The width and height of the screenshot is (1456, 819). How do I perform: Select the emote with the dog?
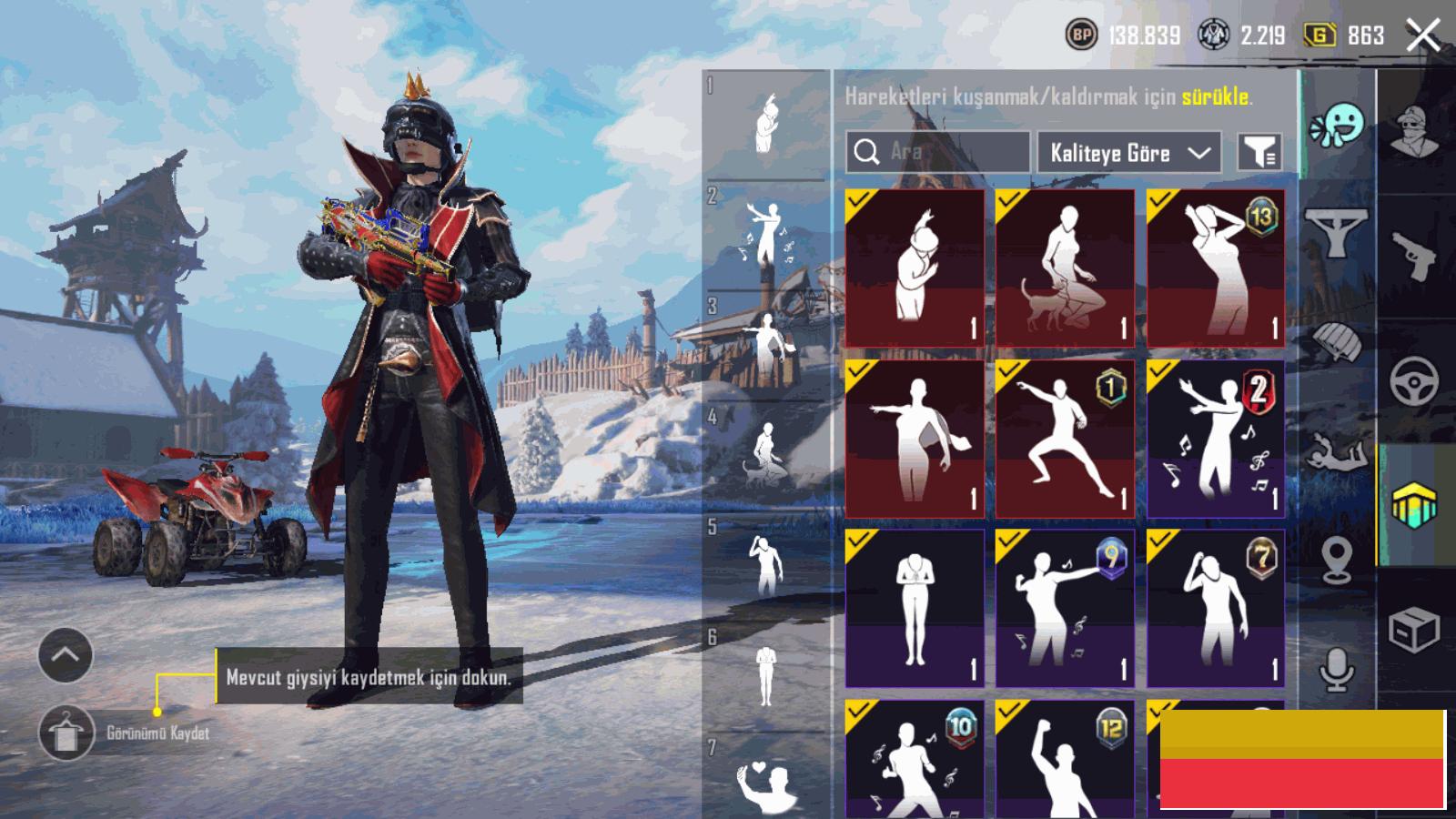tap(1065, 268)
